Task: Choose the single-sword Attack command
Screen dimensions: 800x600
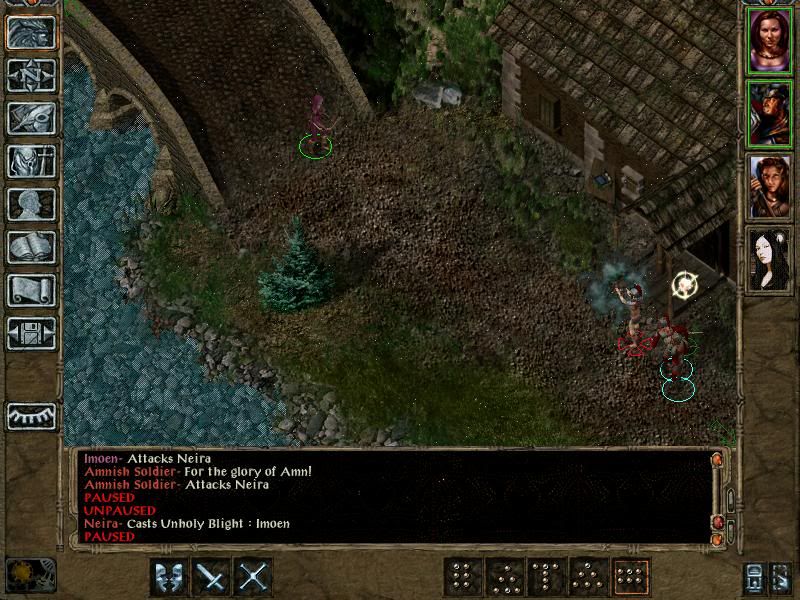Action: click(212, 576)
